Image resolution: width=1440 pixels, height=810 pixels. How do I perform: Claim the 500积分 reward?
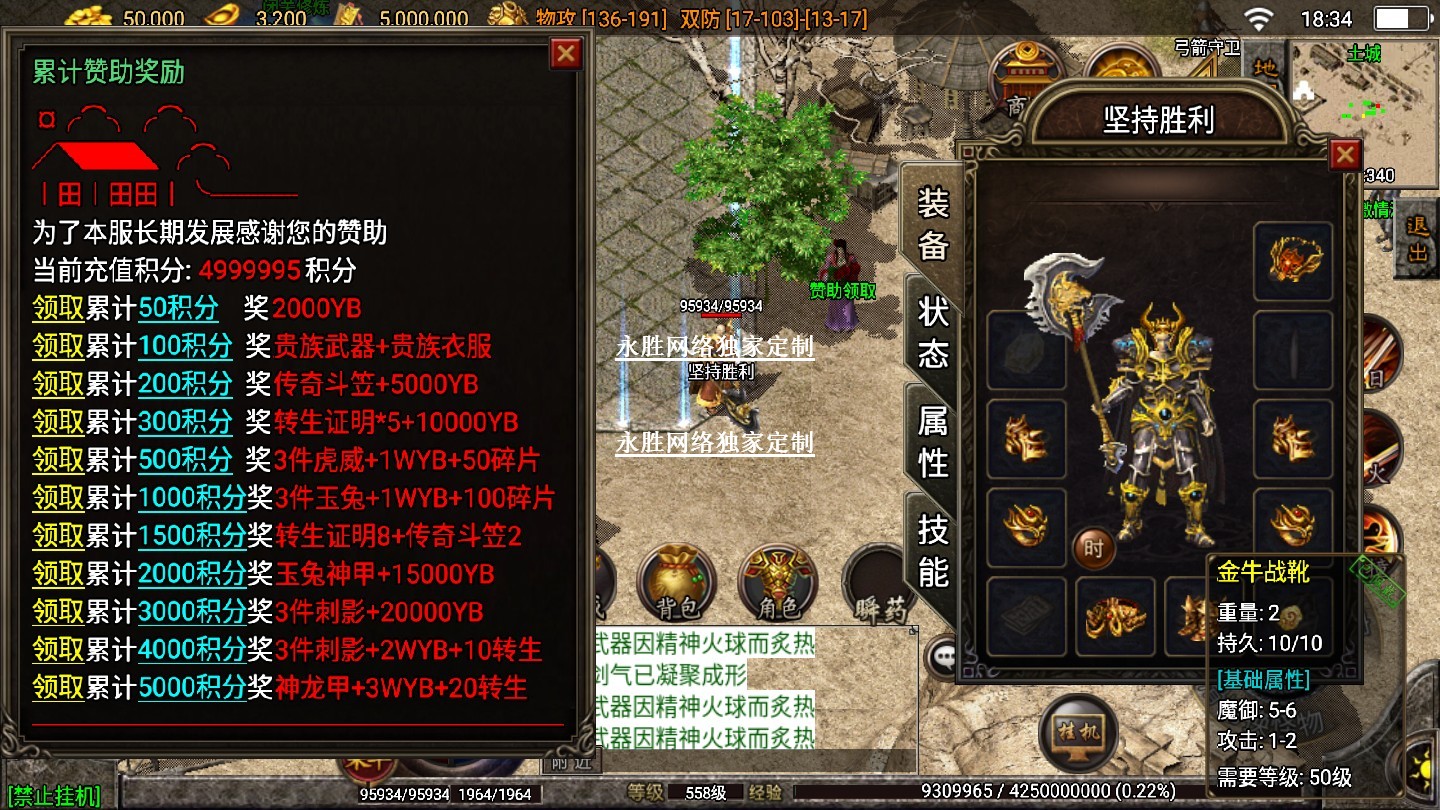click(x=58, y=460)
